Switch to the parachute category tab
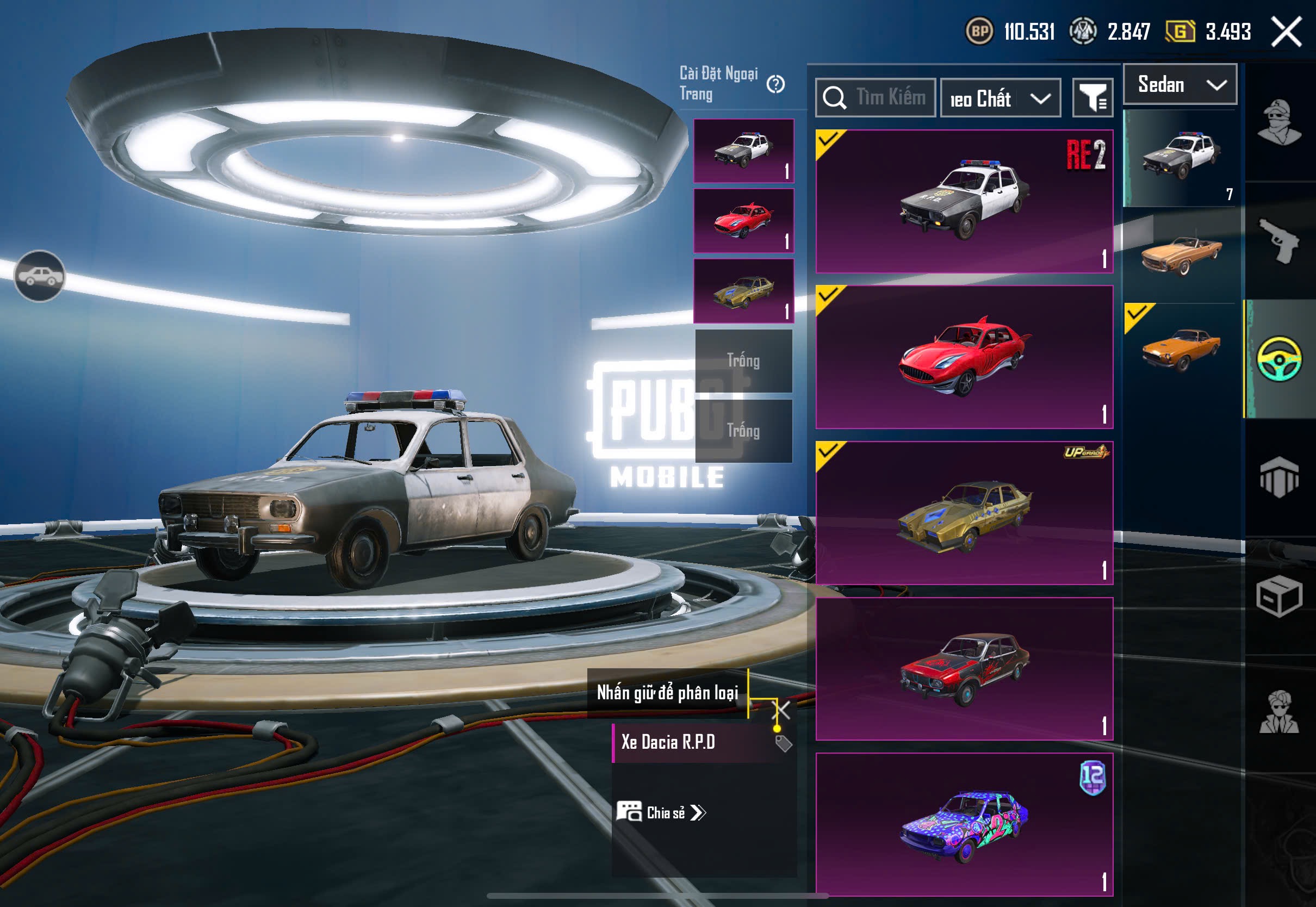 click(1279, 477)
